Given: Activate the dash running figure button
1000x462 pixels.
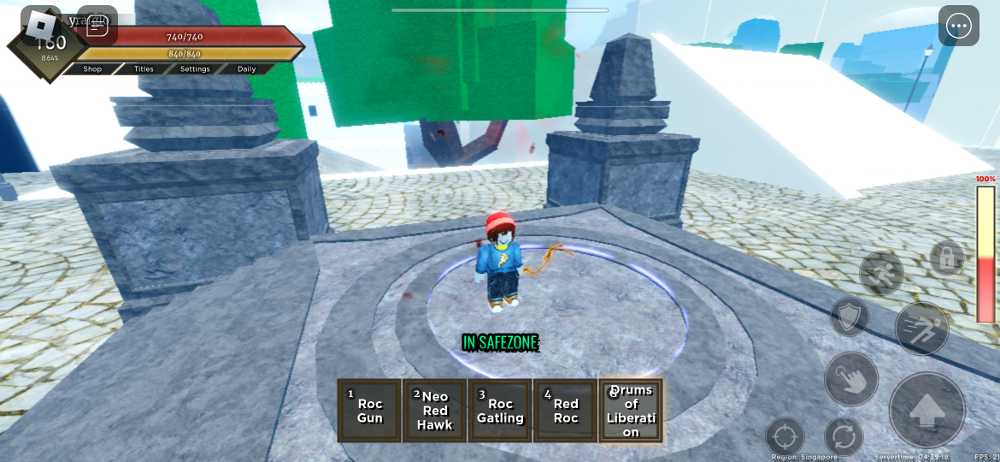Looking at the screenshot, I should click(x=921, y=328).
